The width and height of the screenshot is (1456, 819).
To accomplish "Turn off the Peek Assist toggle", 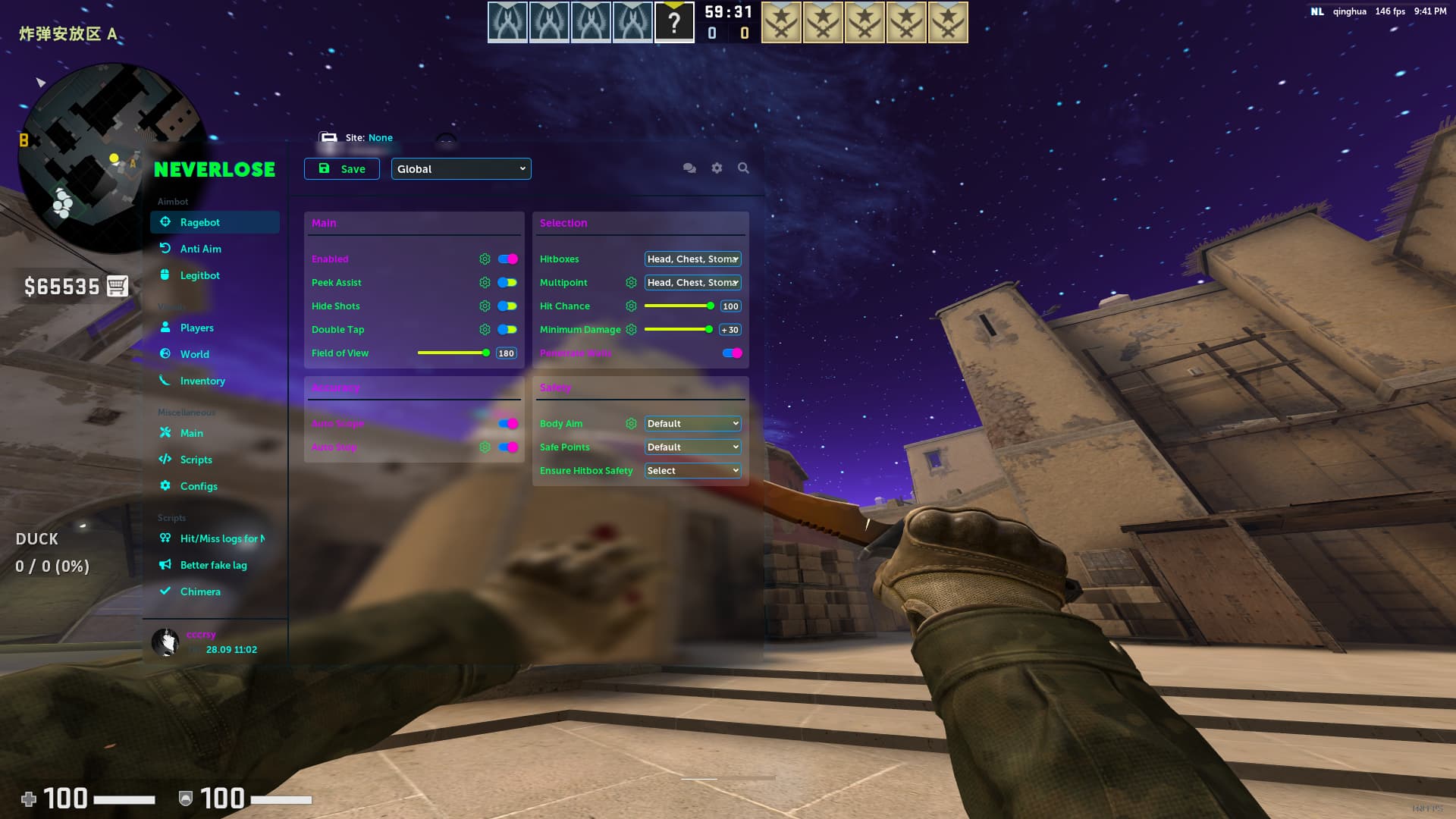I will pos(507,283).
